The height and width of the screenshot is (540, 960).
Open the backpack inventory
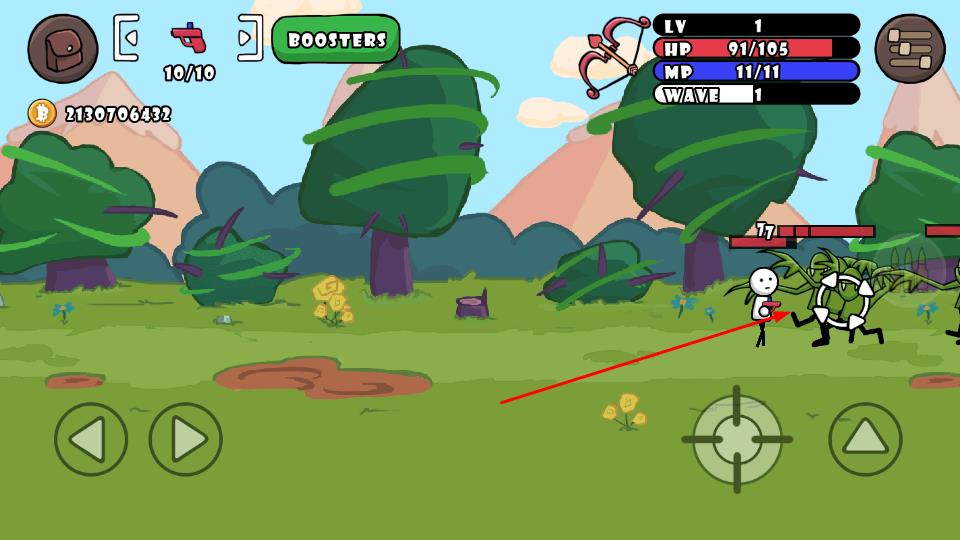coord(62,48)
